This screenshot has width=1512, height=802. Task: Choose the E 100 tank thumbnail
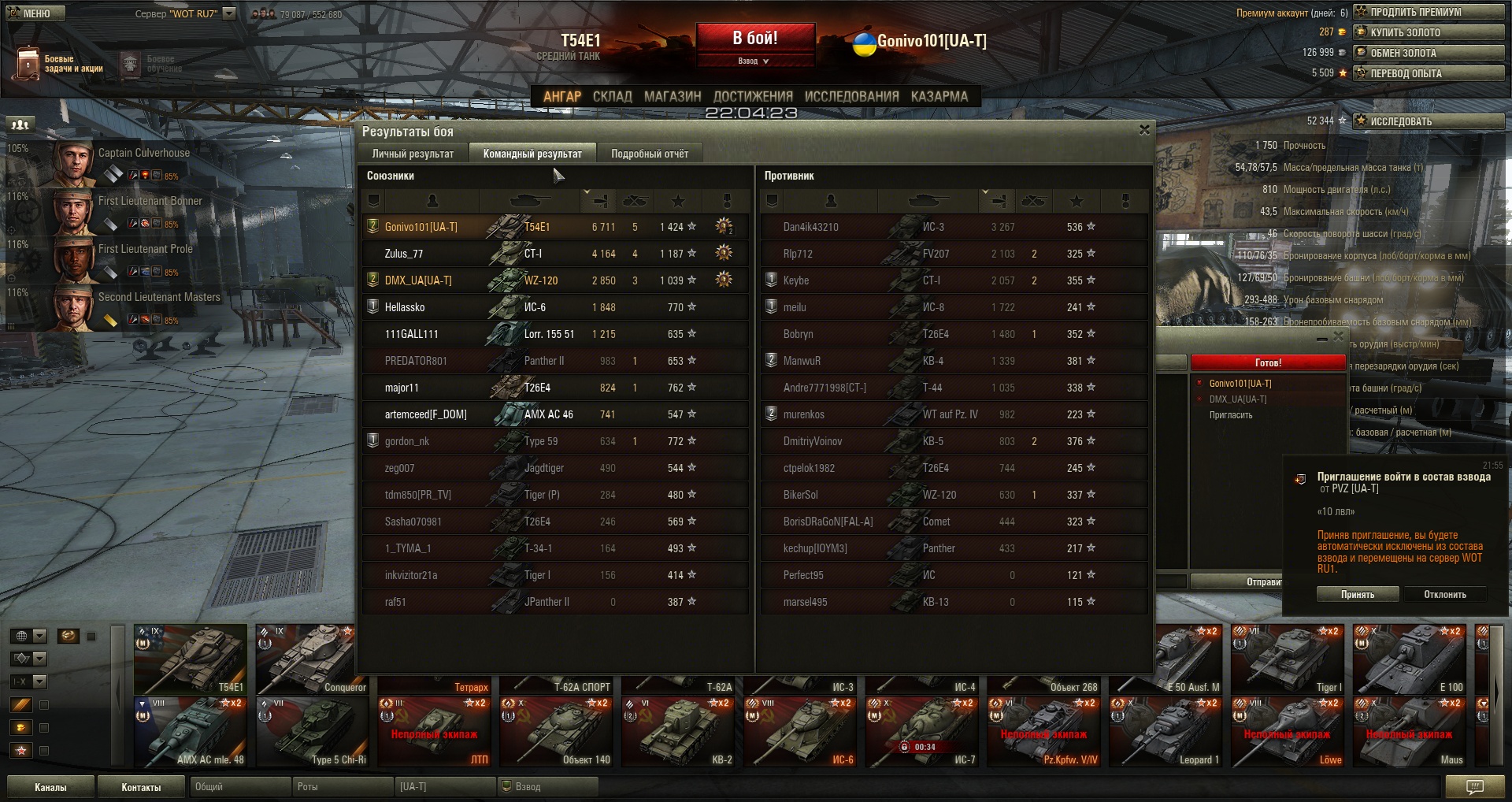point(1409,659)
